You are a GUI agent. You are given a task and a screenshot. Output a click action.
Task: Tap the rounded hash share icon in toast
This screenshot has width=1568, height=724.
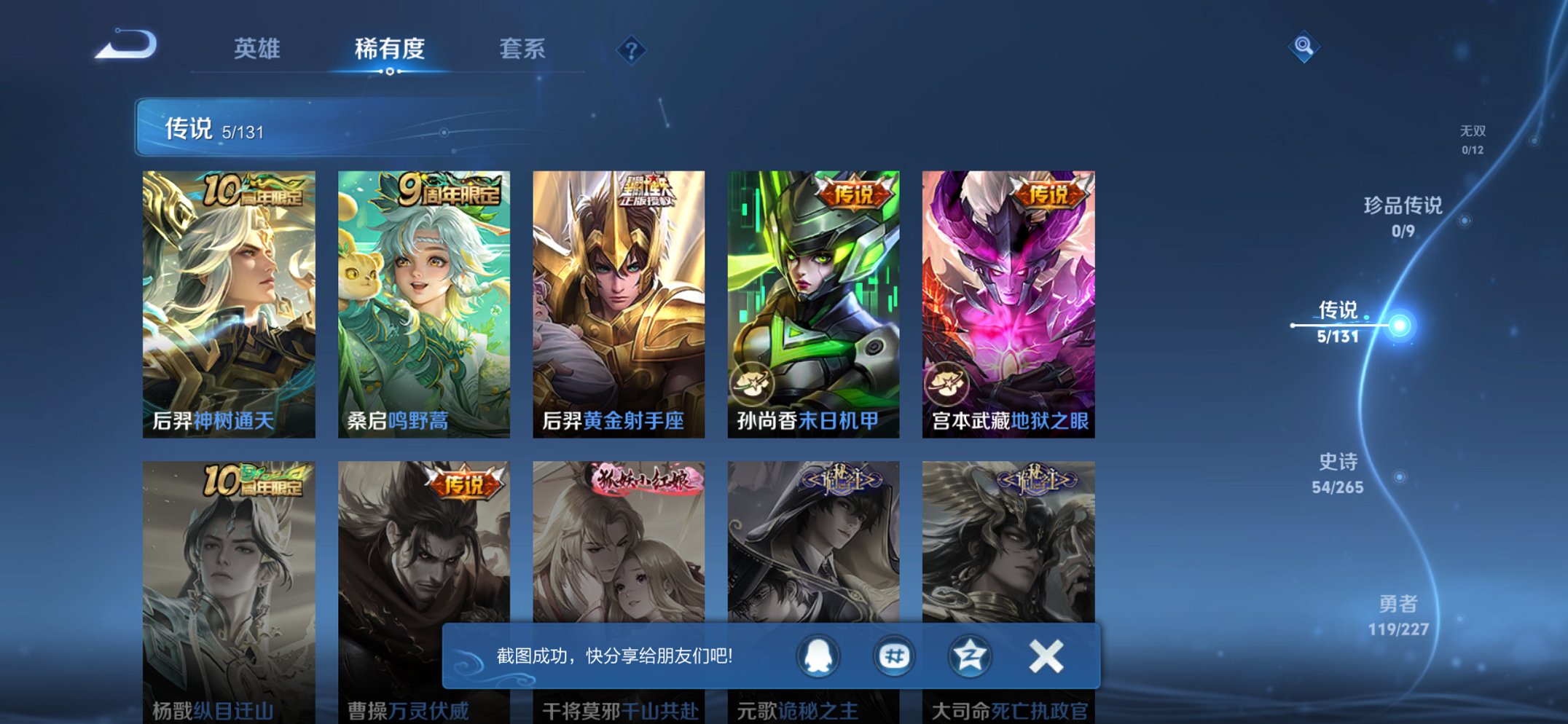893,656
